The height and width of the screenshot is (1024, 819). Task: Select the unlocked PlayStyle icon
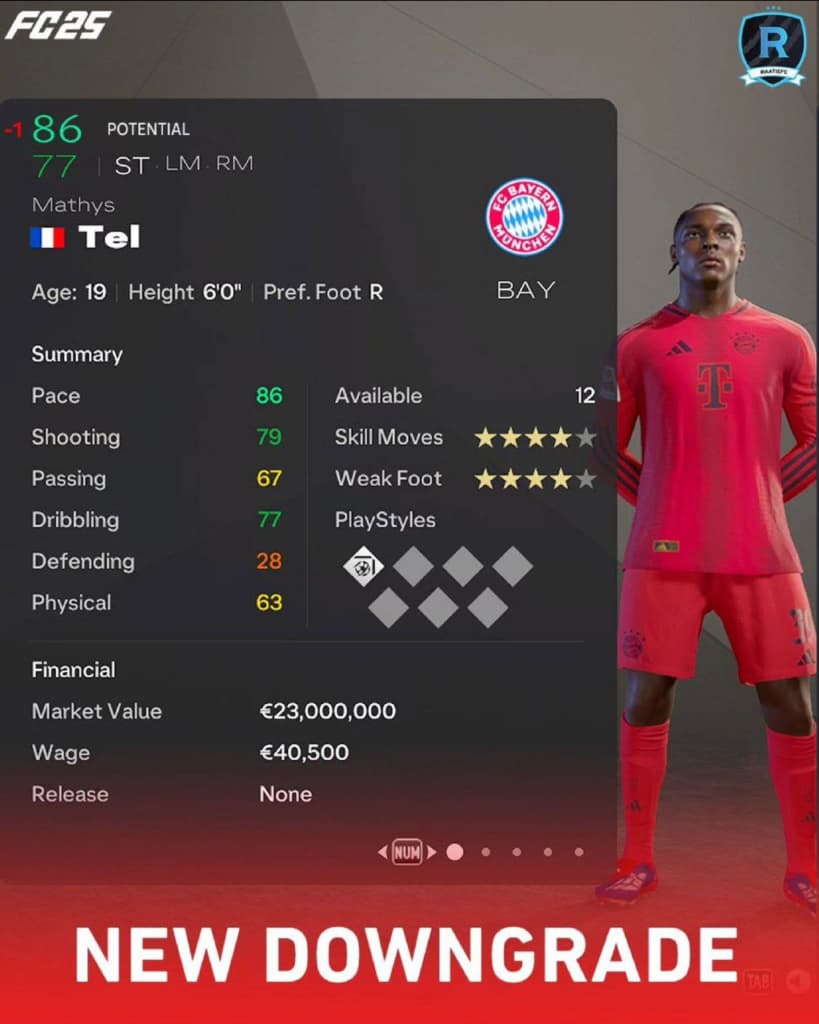click(x=363, y=567)
